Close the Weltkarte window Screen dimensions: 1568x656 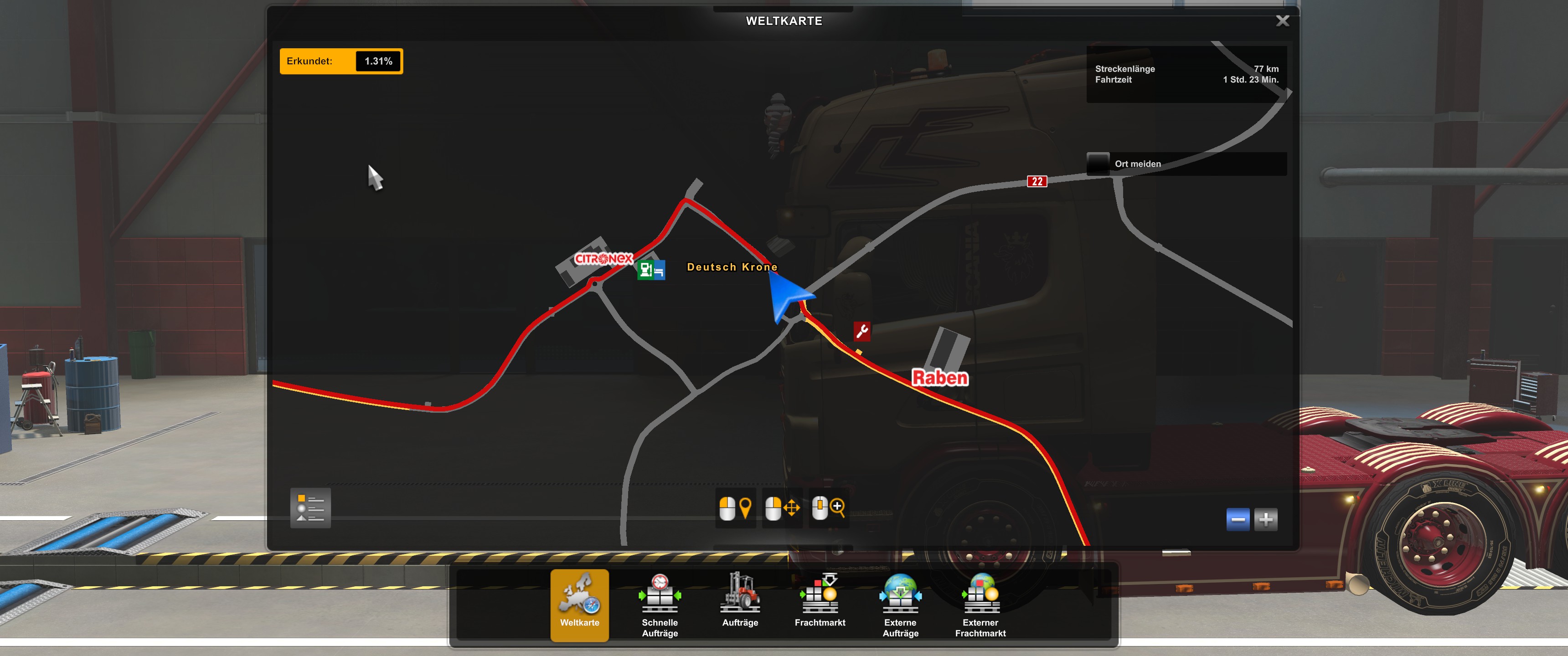1282,21
